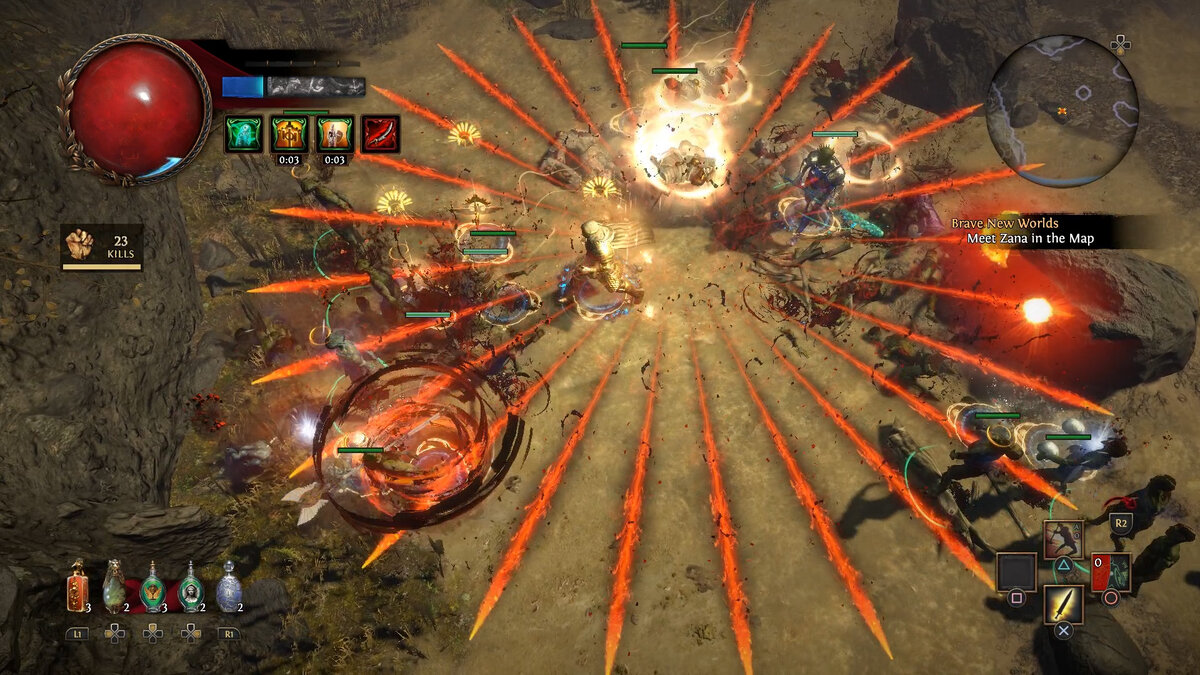The width and height of the screenshot is (1200, 675).
Task: Inspect the orange gate buff icon
Action: 289,134
